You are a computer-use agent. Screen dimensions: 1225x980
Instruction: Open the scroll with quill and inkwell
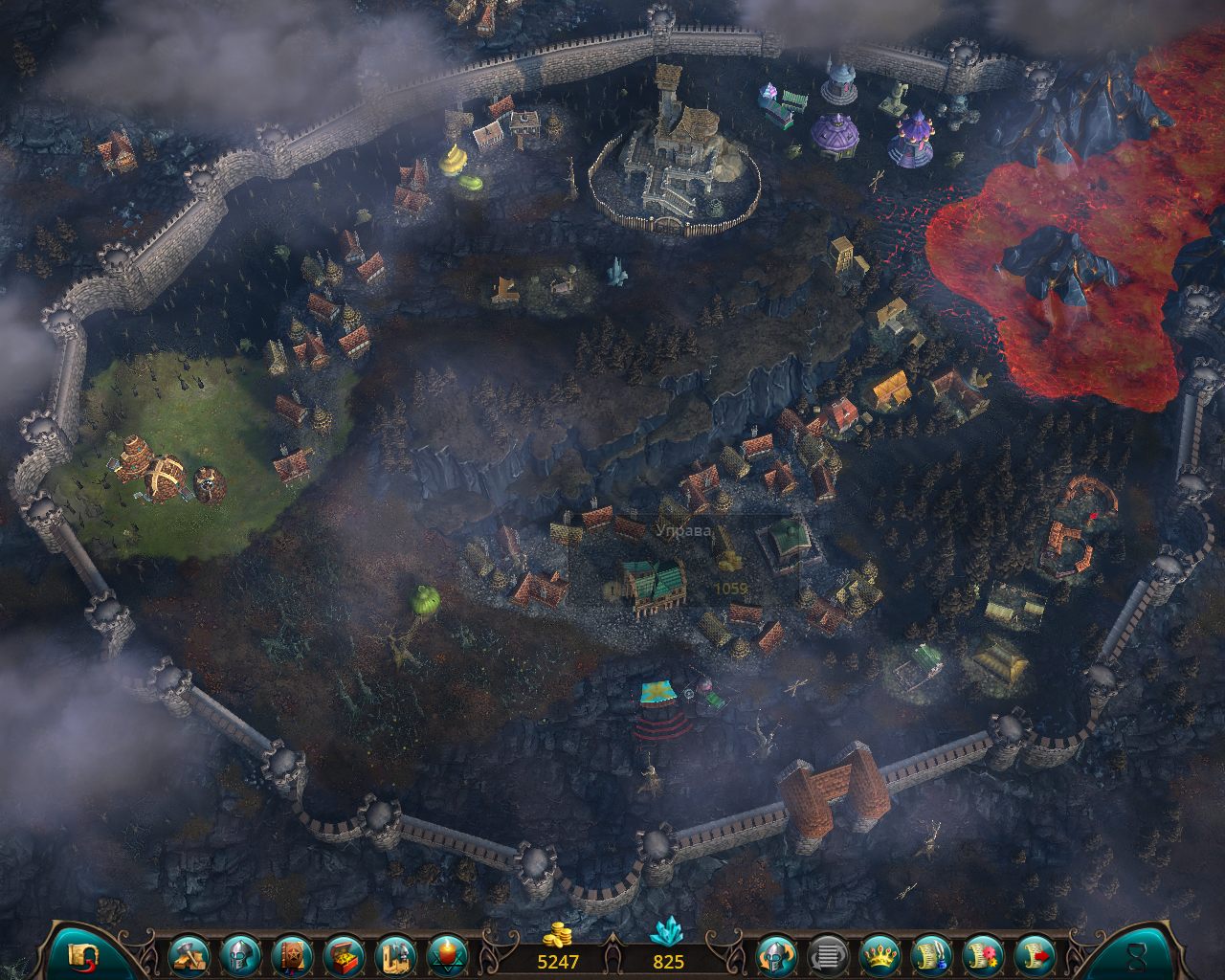click(931, 955)
